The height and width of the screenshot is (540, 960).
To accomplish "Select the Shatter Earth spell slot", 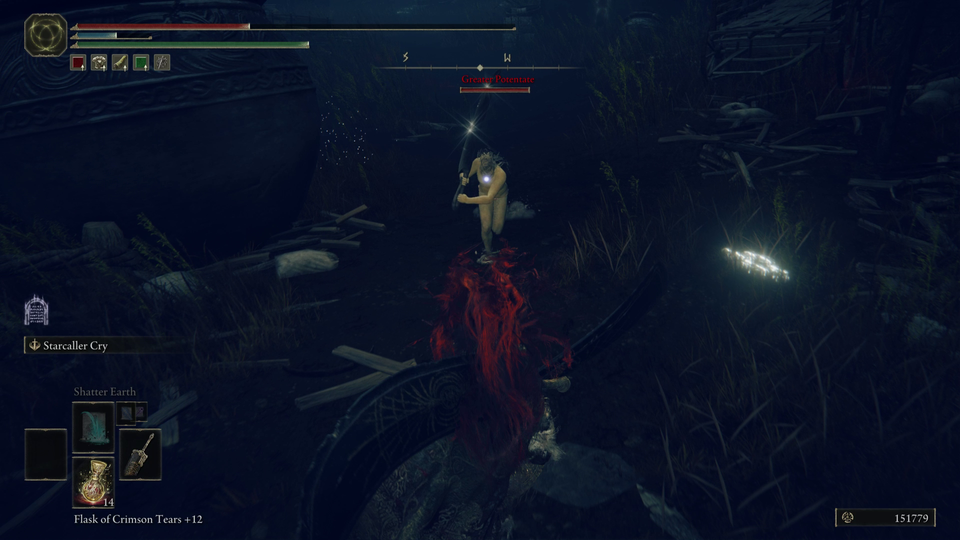I will [93, 424].
